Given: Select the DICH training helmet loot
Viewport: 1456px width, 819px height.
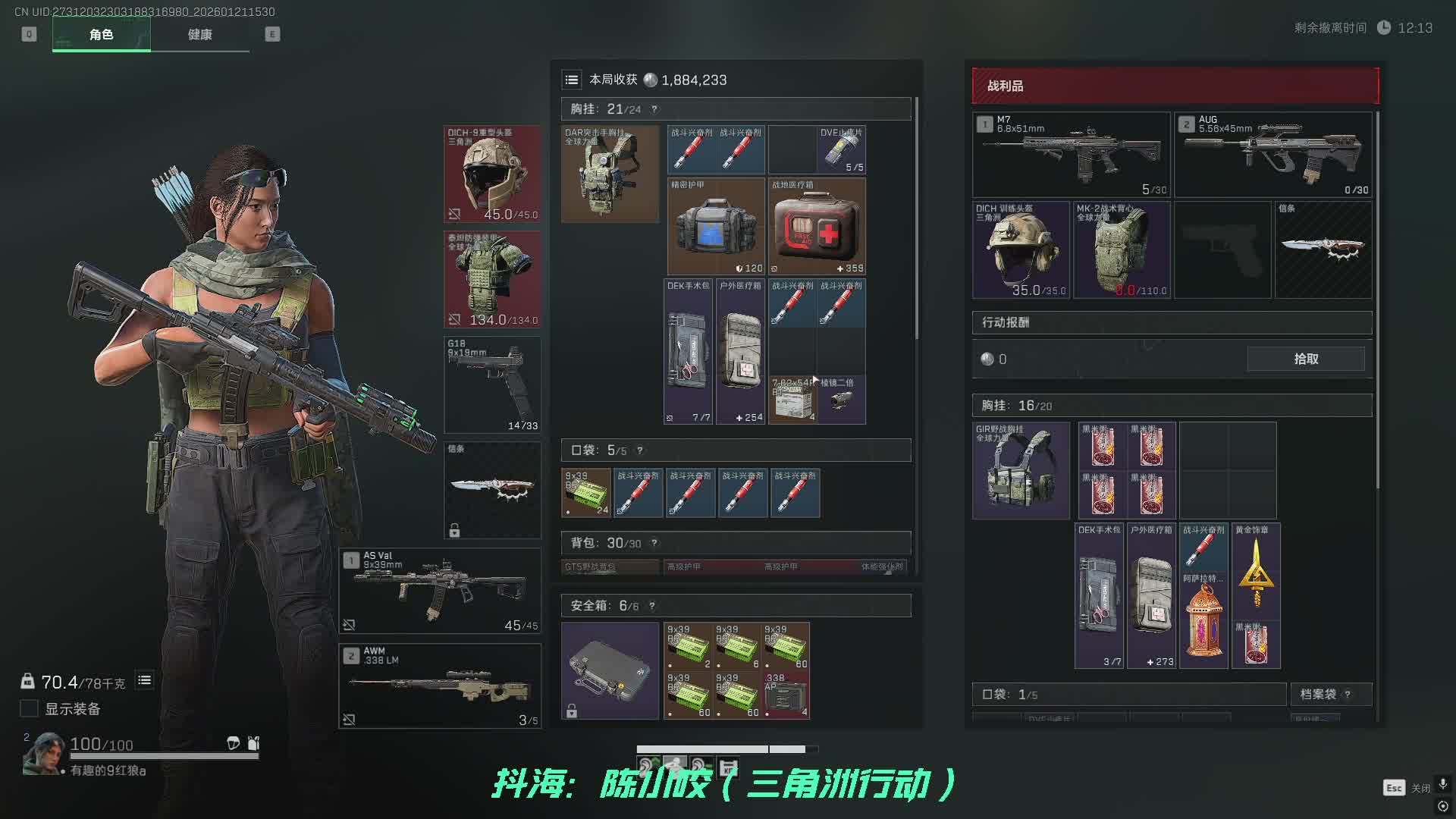Looking at the screenshot, I should (x=1021, y=249).
